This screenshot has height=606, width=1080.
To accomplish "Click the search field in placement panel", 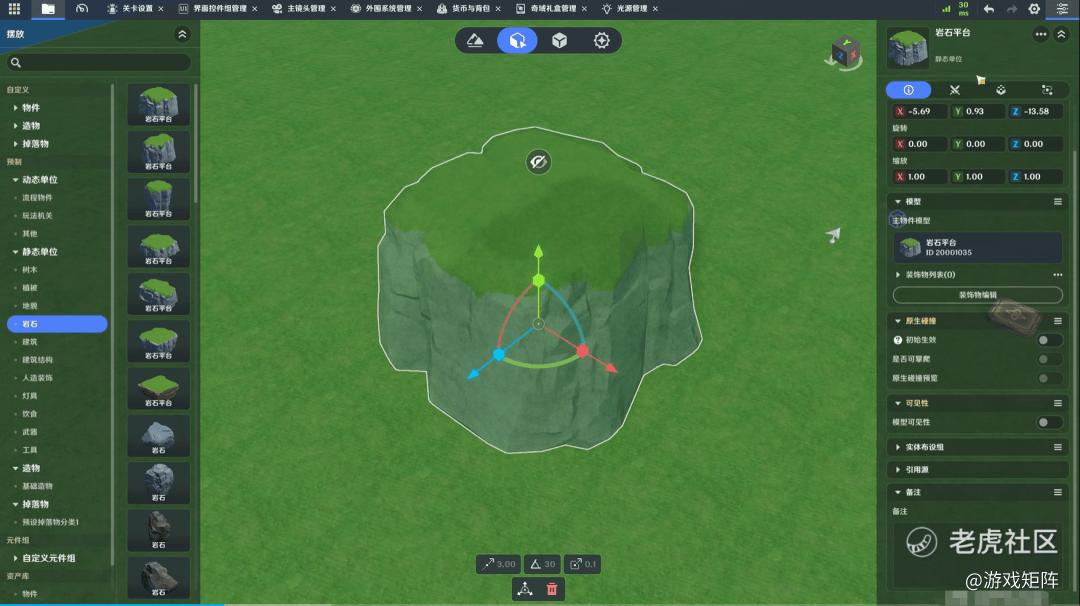I will 100,63.
